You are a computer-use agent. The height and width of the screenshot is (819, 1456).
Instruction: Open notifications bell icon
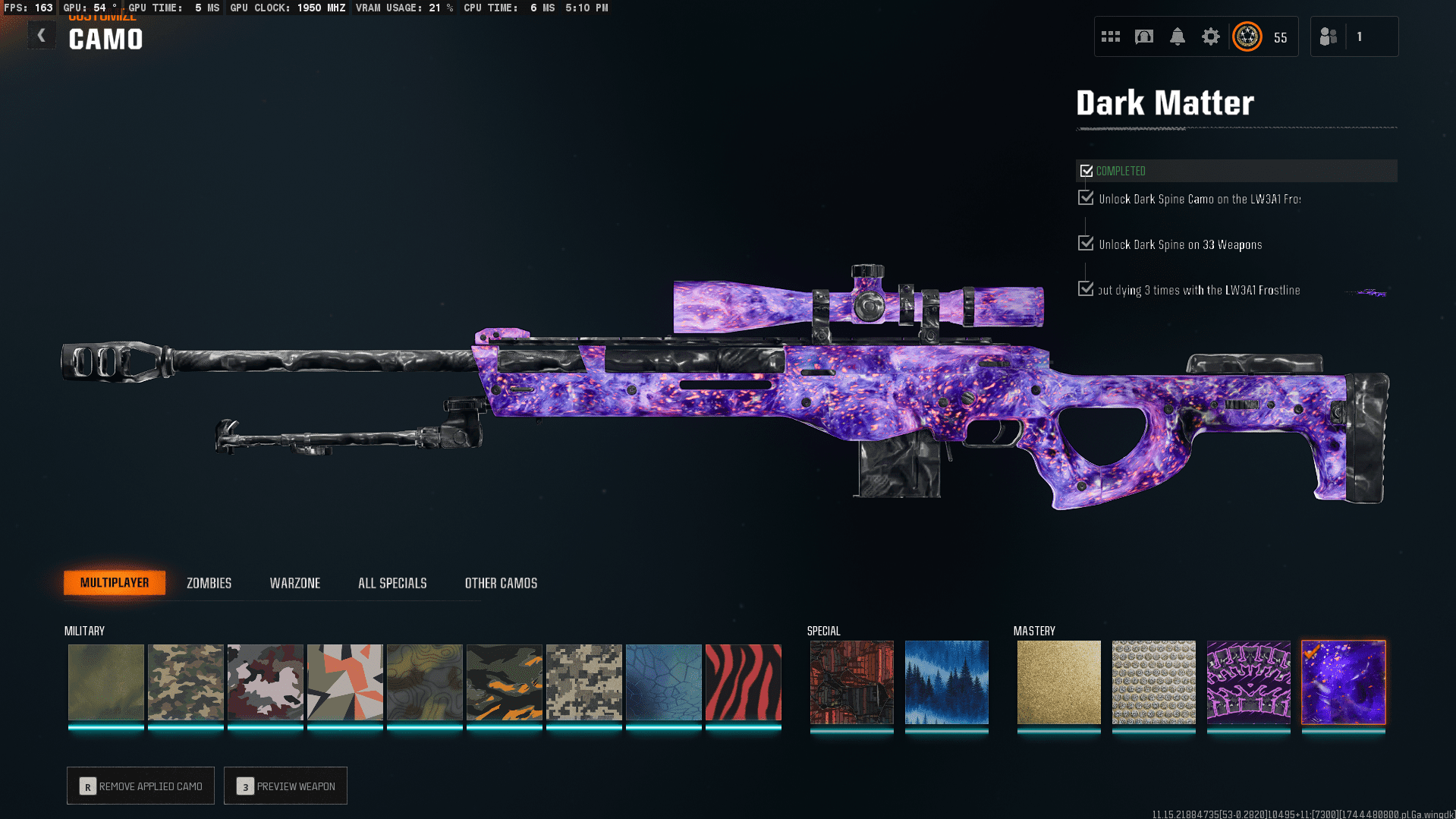point(1177,36)
